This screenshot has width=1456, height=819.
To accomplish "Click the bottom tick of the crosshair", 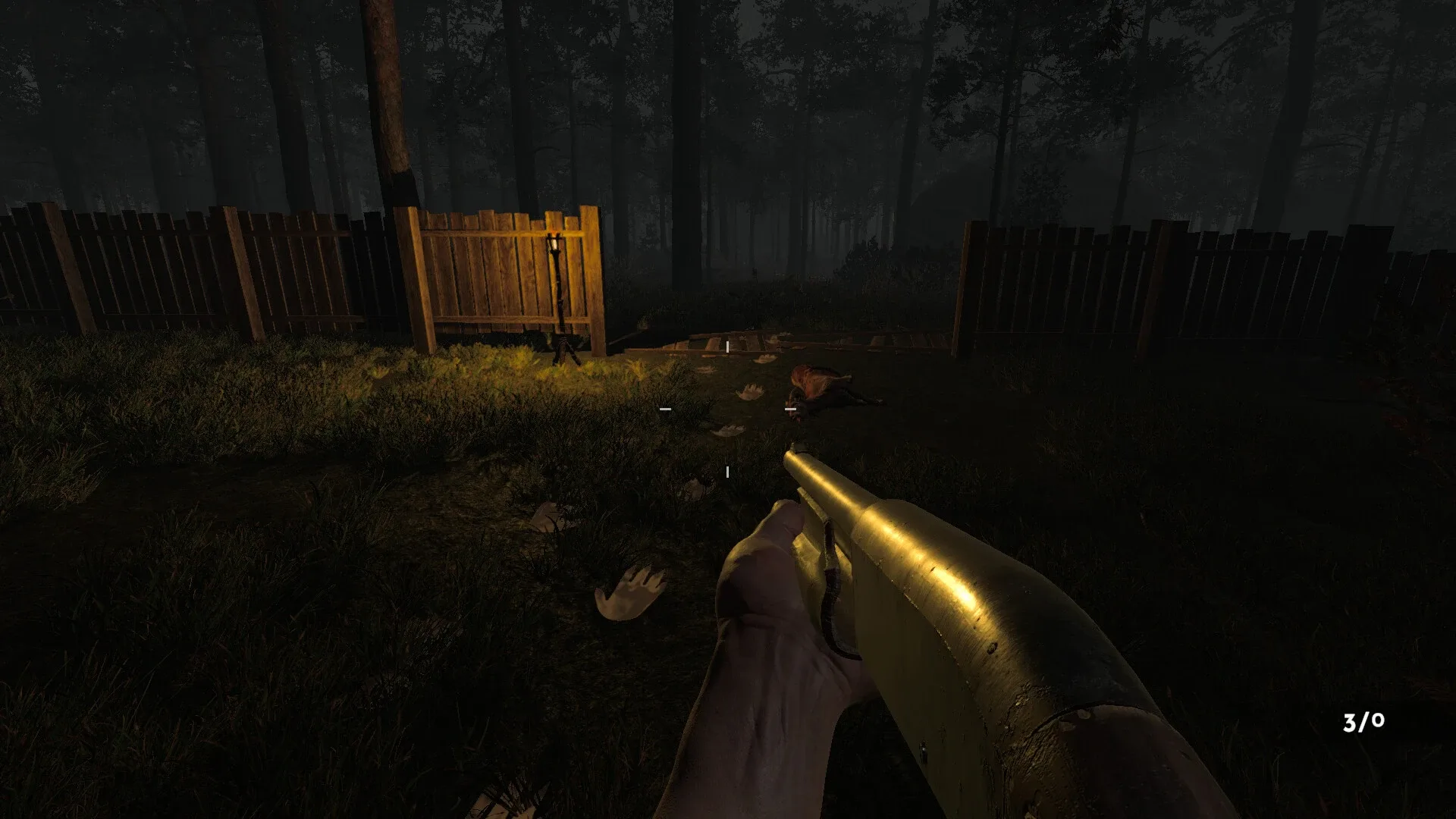I will (x=727, y=471).
